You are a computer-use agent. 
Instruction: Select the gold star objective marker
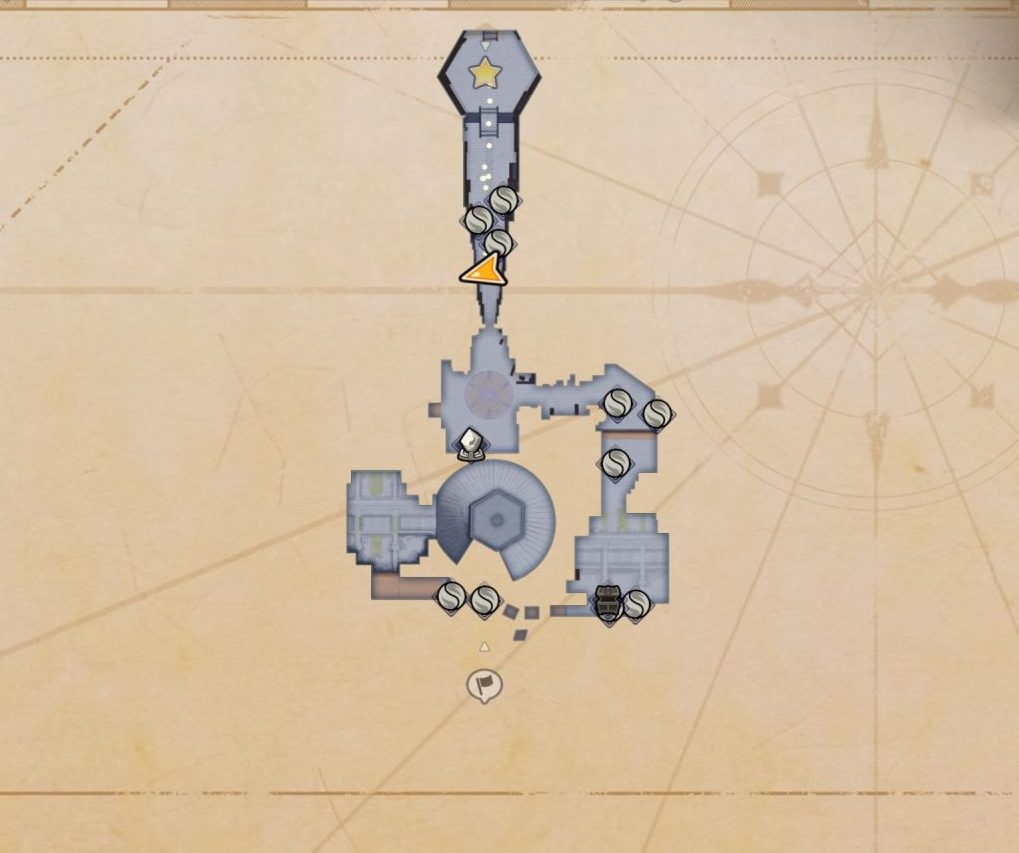tap(485, 72)
